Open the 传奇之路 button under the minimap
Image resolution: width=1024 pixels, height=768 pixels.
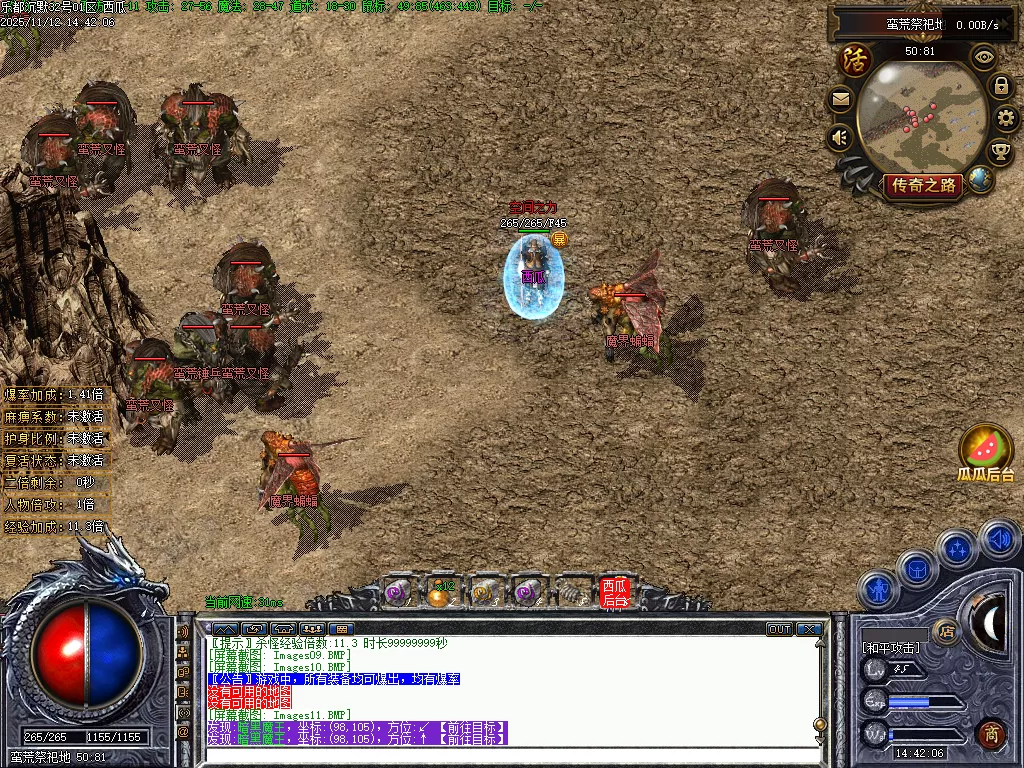[x=922, y=185]
